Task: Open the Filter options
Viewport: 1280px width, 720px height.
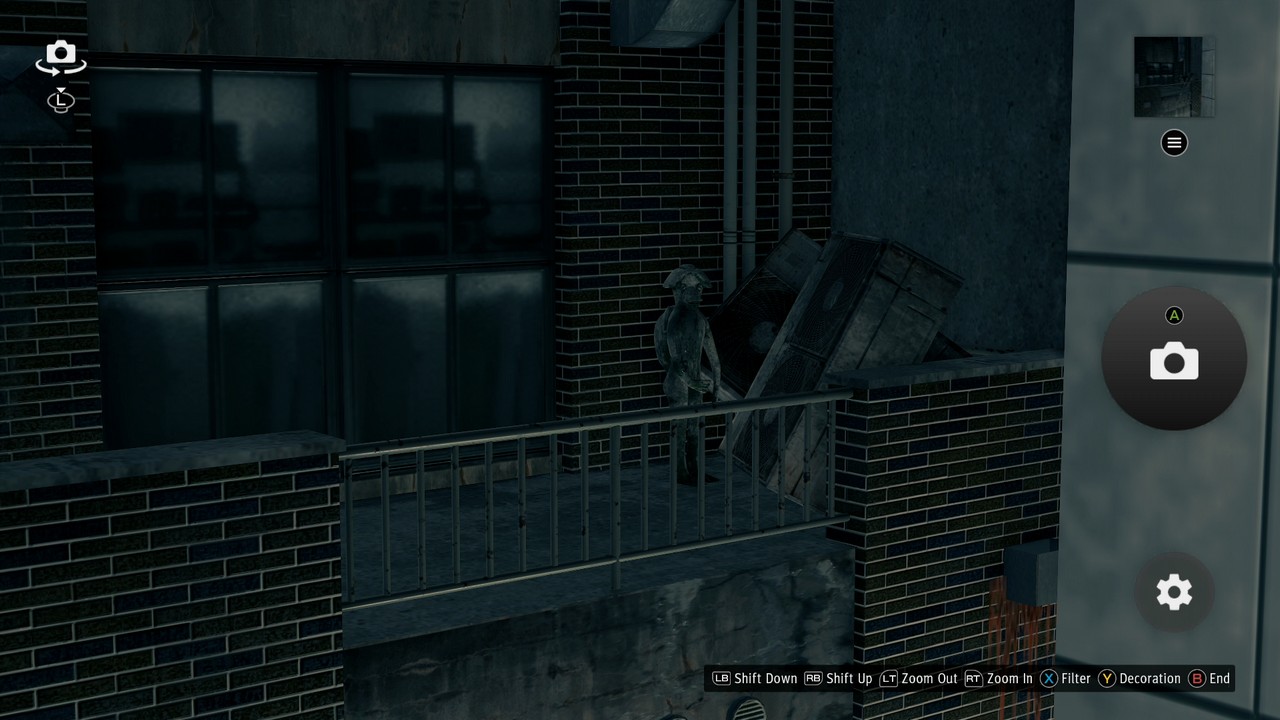Action: point(1076,678)
